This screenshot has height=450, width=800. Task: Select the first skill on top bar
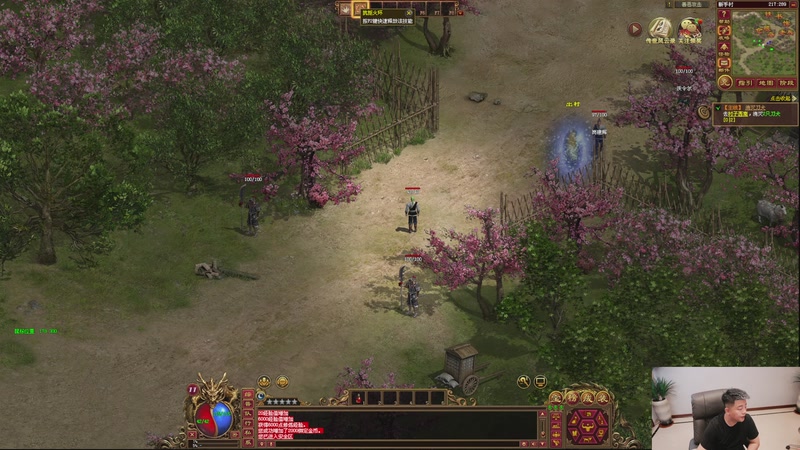coord(345,9)
